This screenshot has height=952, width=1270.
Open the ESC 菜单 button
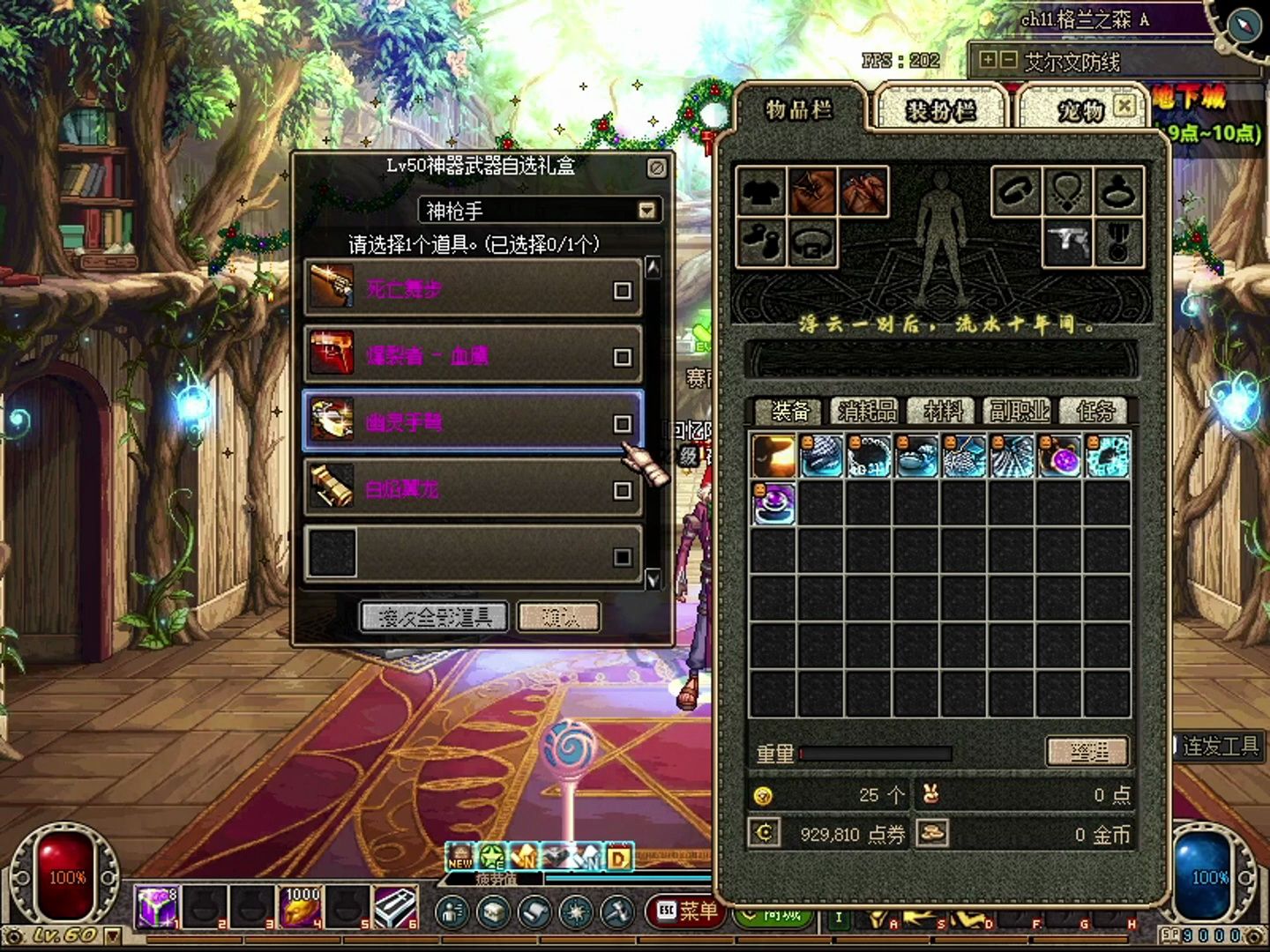point(686,911)
